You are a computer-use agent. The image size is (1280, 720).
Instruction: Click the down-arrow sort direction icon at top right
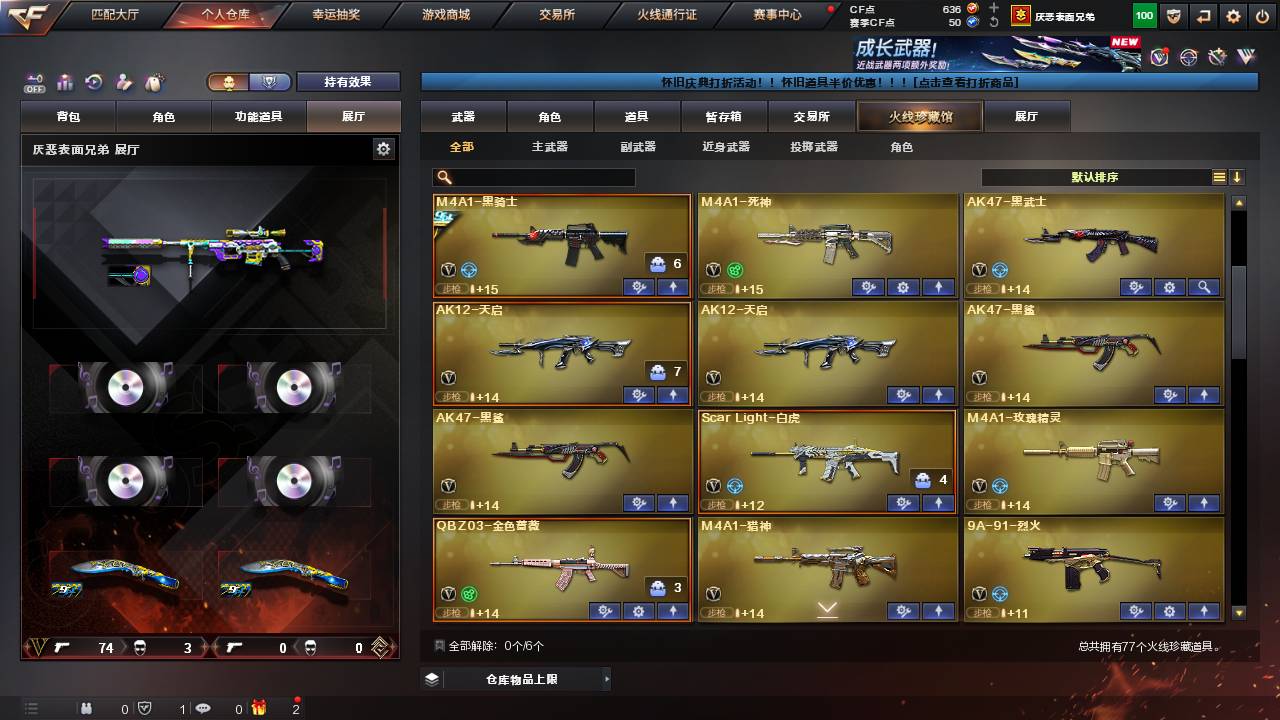[x=1237, y=177]
